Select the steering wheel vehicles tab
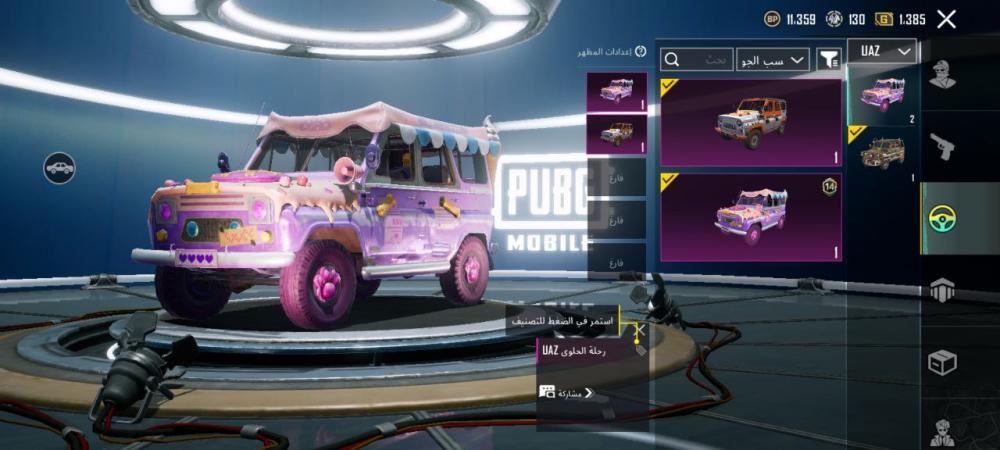The width and height of the screenshot is (1000, 450). click(x=942, y=218)
